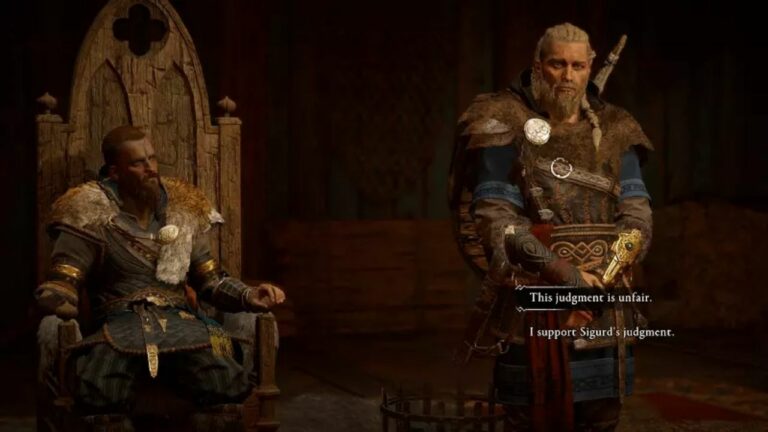
Task: Select "I support Sigurd's judgment." option
Action: click(602, 331)
